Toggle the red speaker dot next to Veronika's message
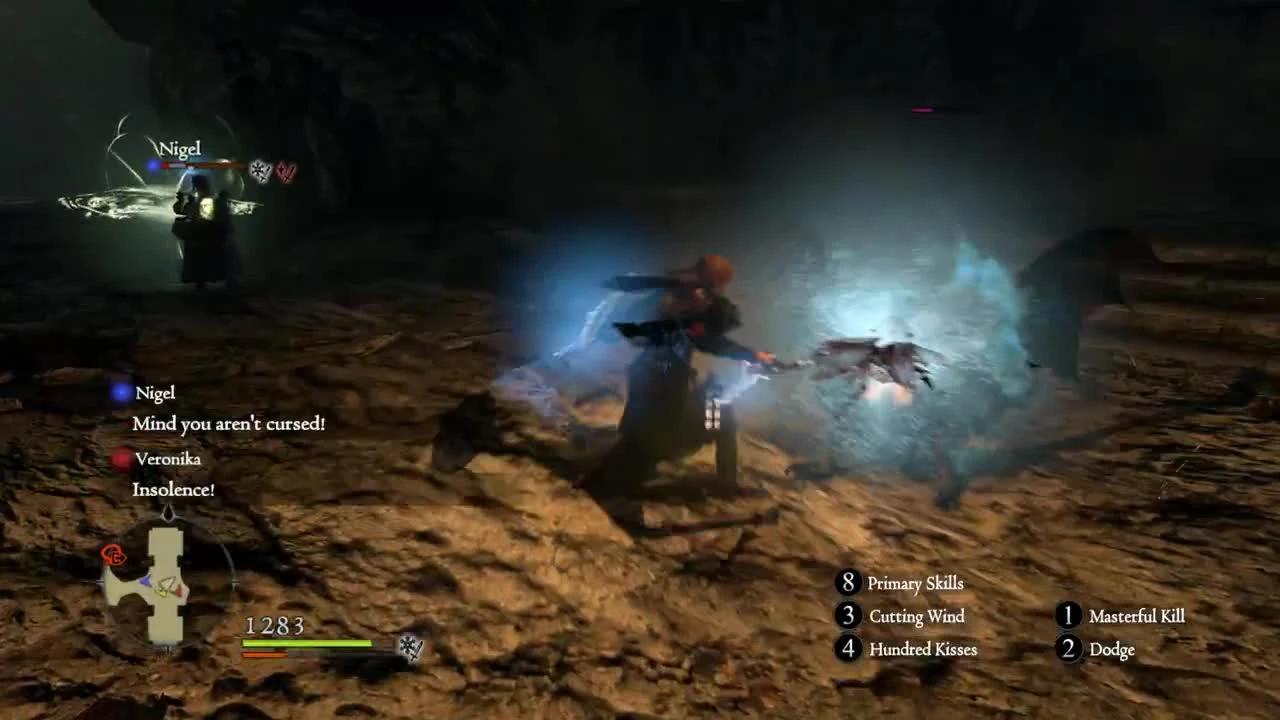 [x=122, y=458]
